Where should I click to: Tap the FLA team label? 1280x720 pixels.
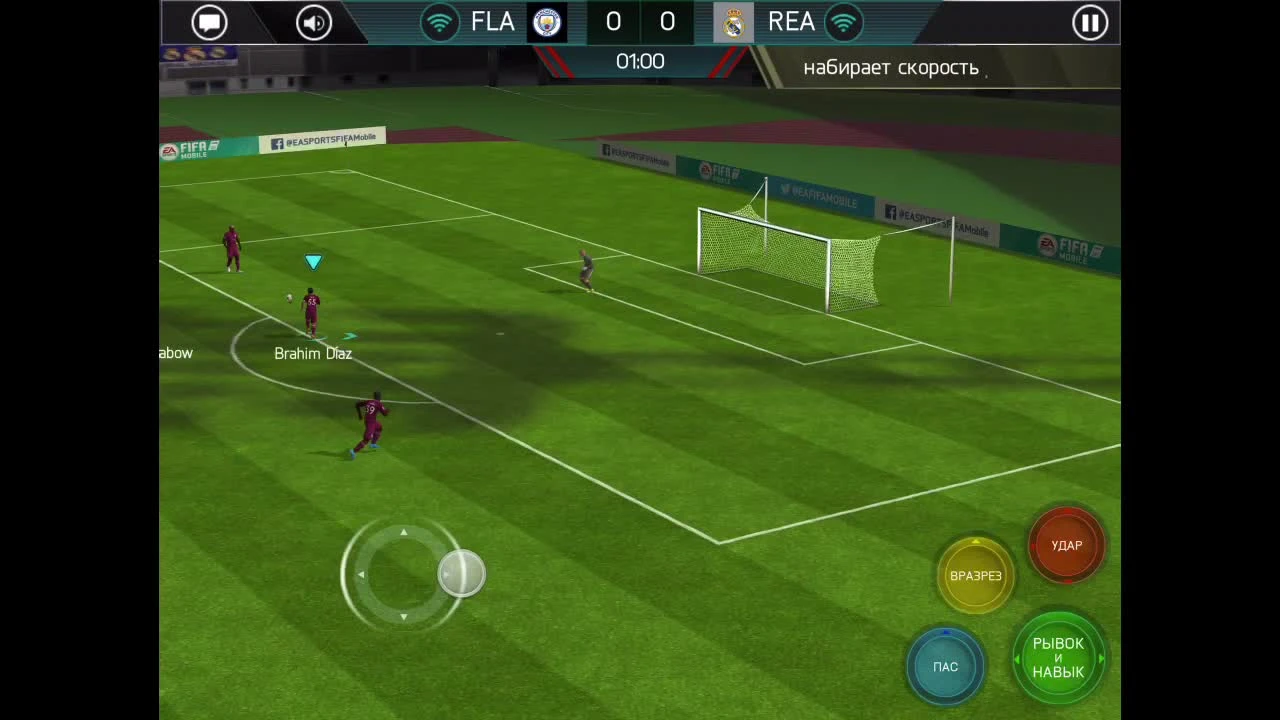[493, 21]
